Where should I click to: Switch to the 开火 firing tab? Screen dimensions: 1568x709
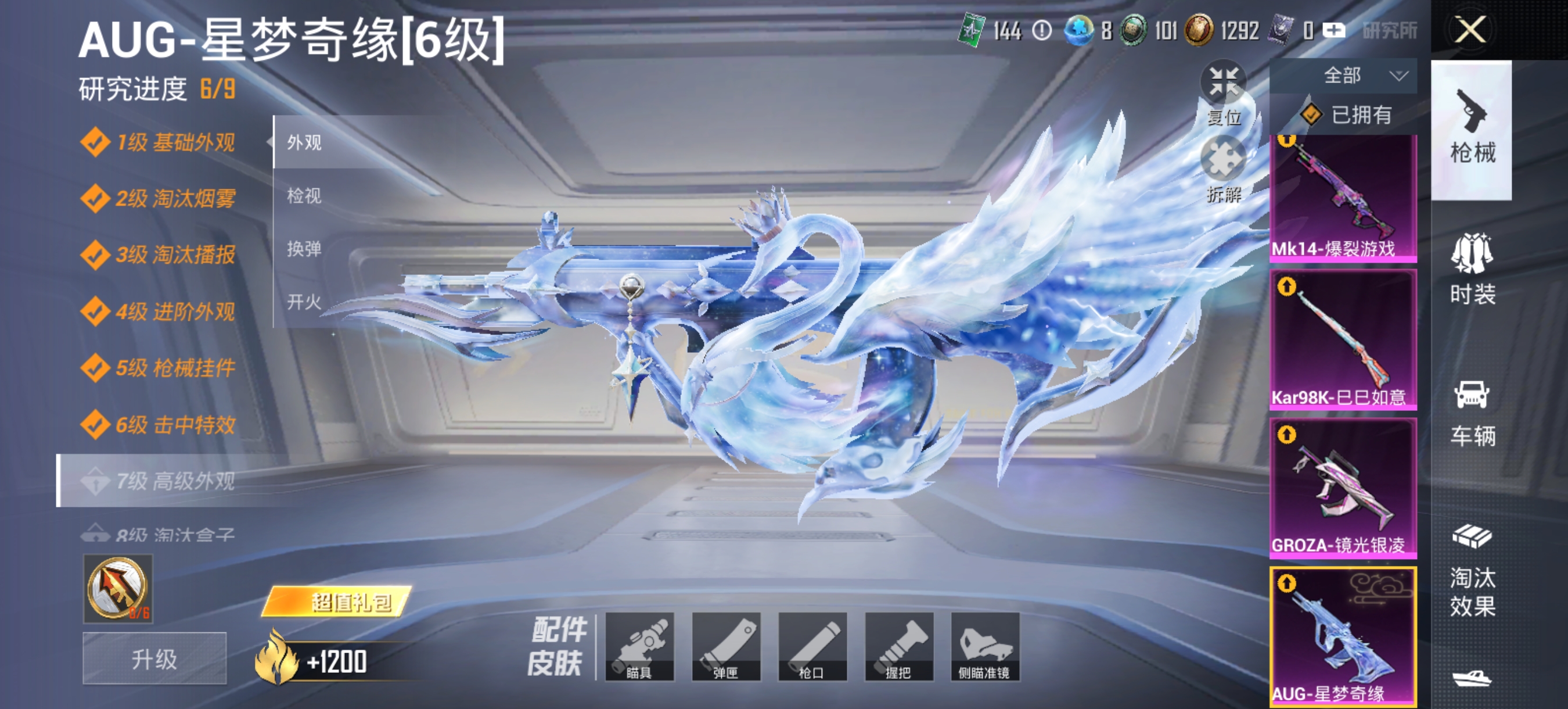(303, 300)
